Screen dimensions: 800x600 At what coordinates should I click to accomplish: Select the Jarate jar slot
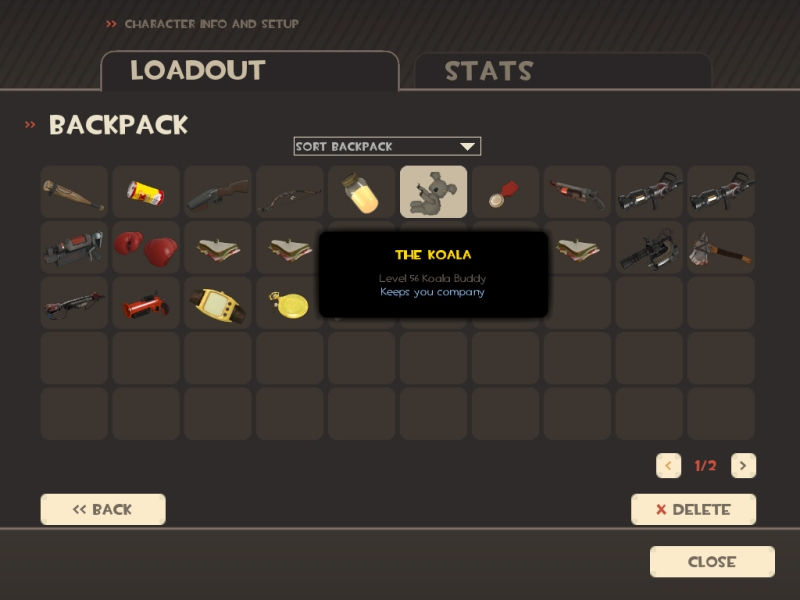coord(362,192)
